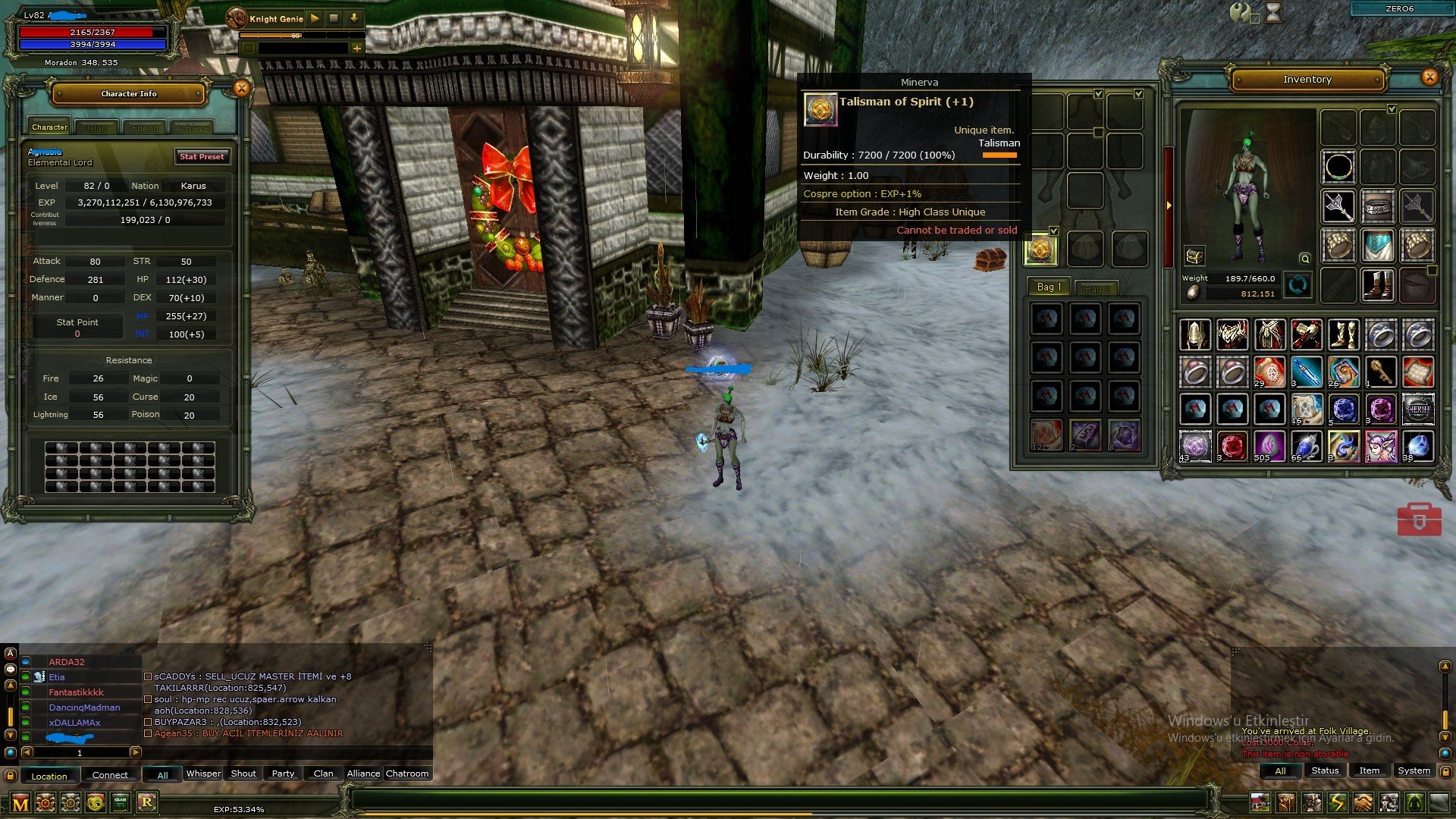Switch to the Clan tab in Character Info
The height and width of the screenshot is (819, 1456).
(97, 128)
